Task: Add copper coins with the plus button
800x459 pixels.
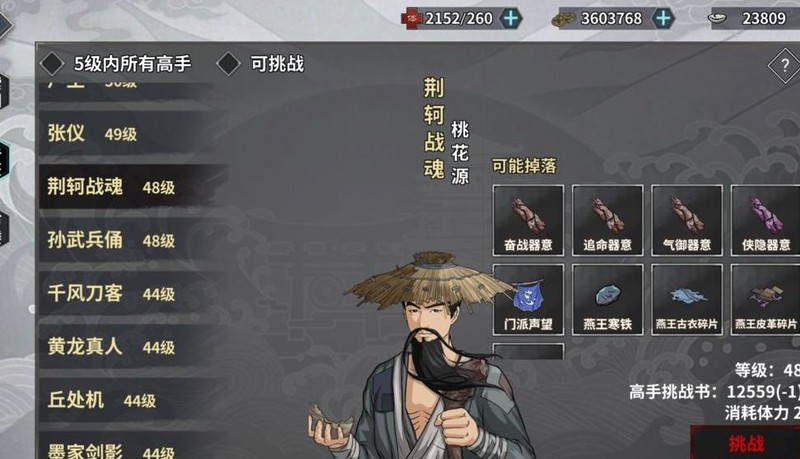Action: click(x=662, y=18)
